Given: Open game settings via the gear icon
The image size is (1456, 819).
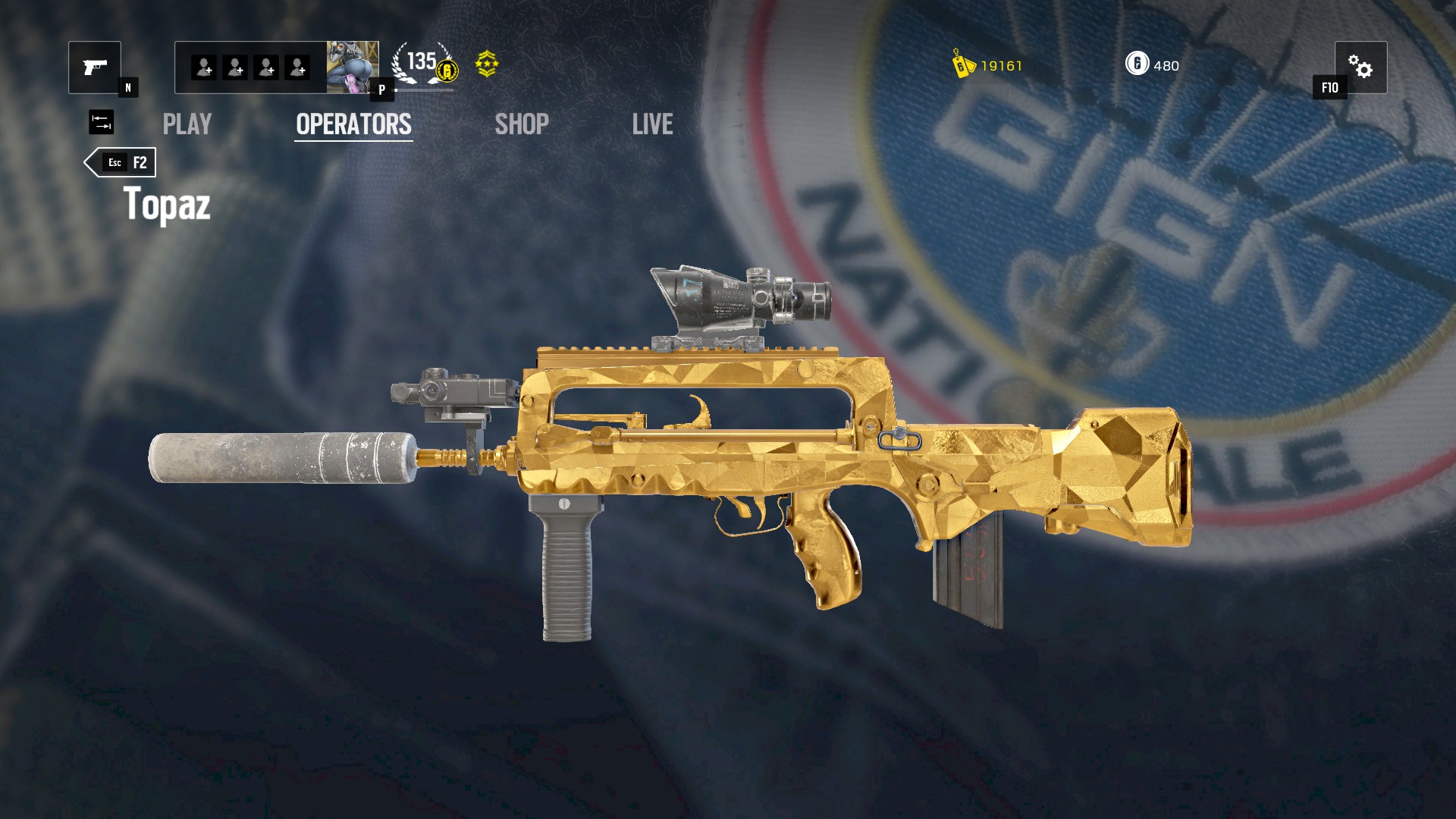Looking at the screenshot, I should pyautogui.click(x=1363, y=67).
